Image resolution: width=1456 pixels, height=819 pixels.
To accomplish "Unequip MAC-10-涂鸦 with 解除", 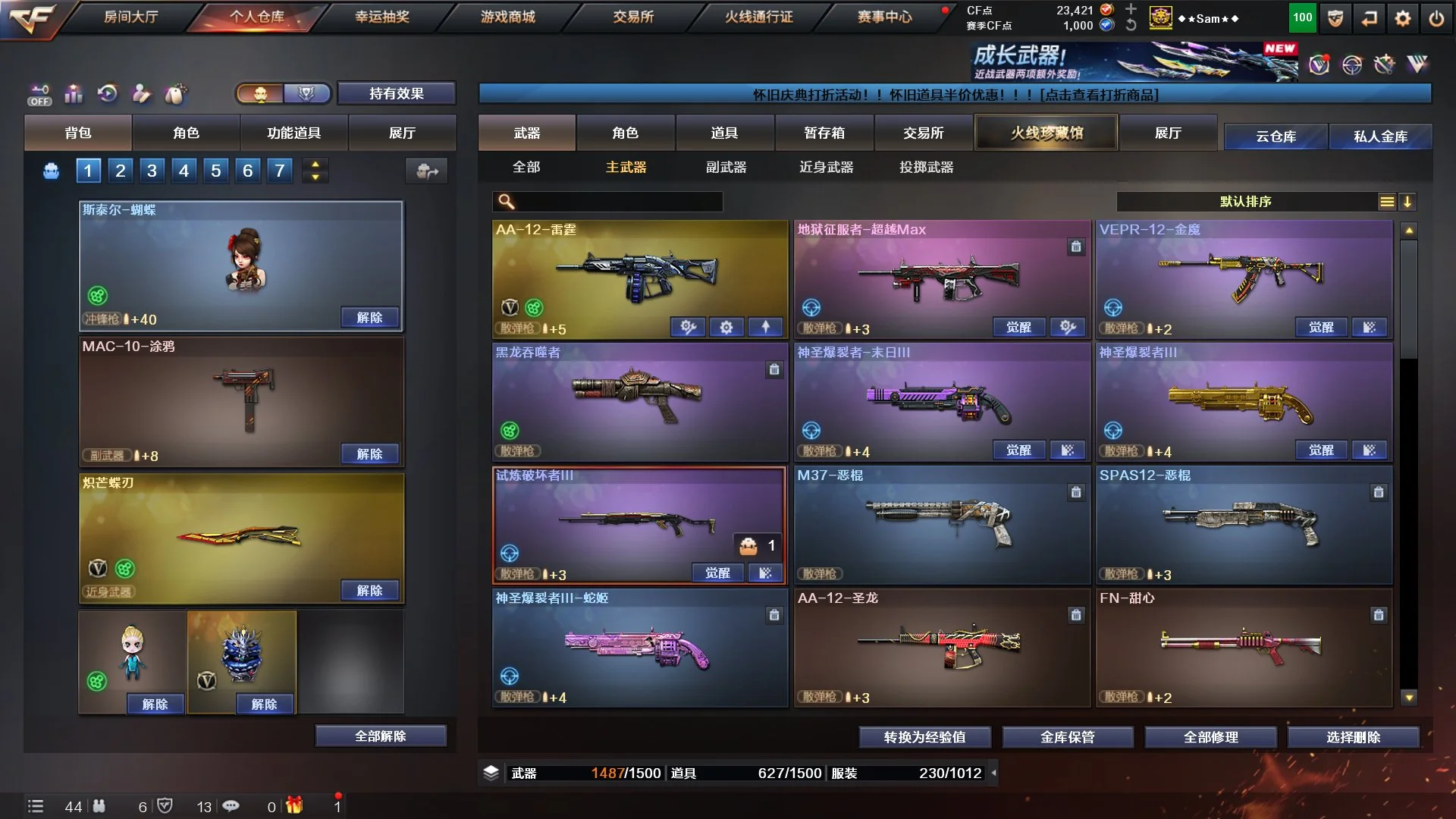I will tap(369, 453).
